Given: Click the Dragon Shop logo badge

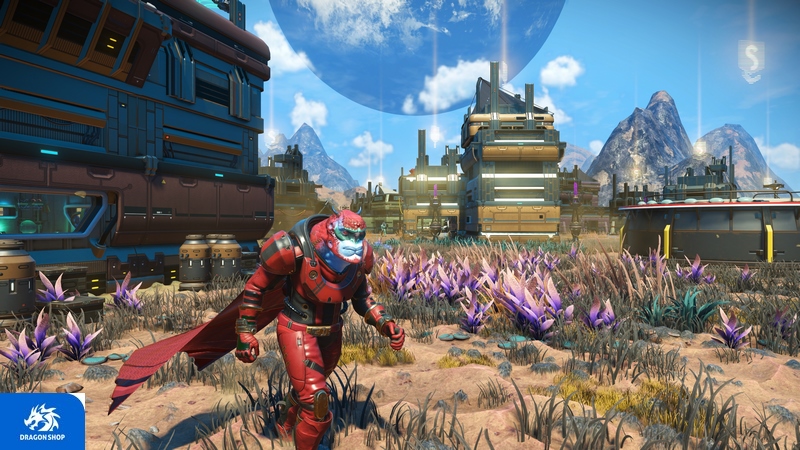Looking at the screenshot, I should [x=42, y=421].
